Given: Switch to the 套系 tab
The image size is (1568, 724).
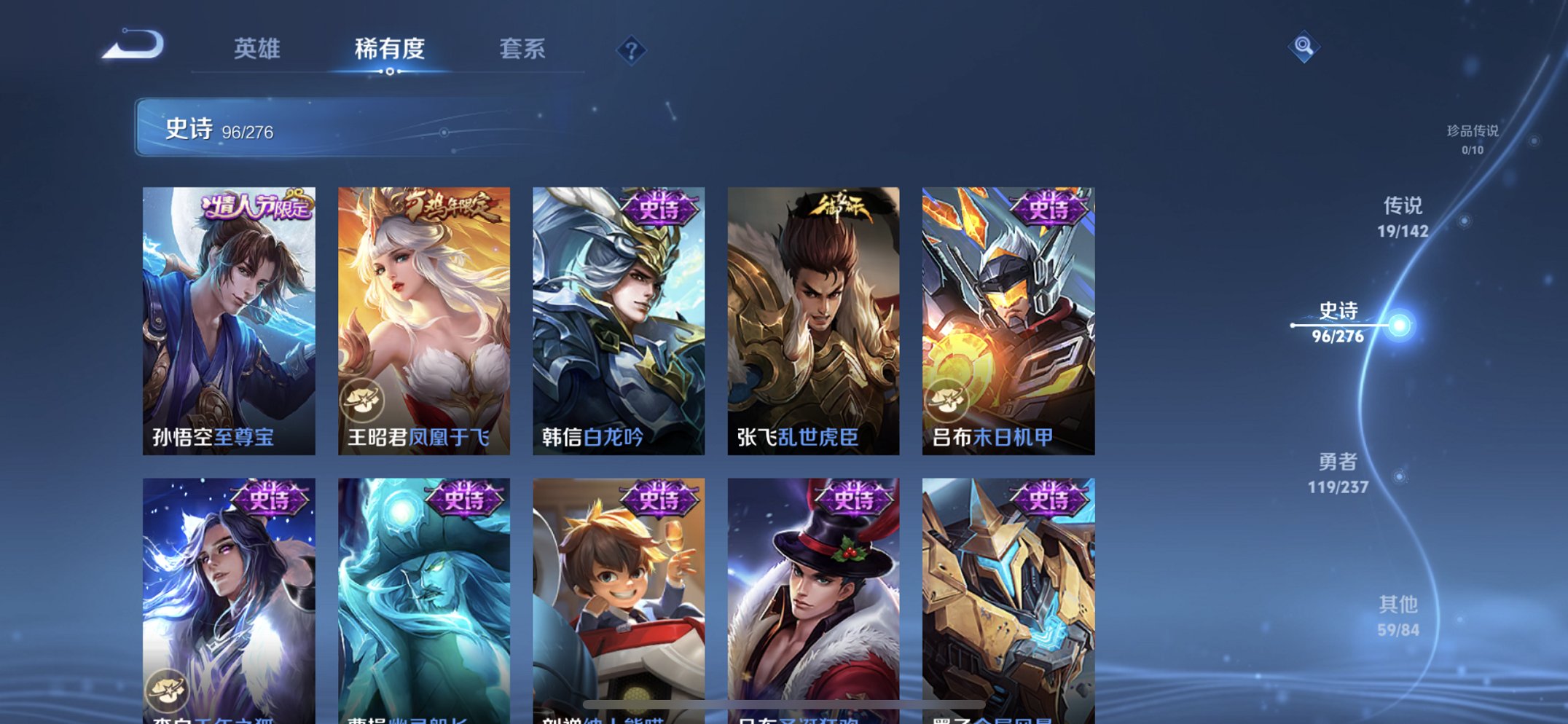Looking at the screenshot, I should 524,50.
